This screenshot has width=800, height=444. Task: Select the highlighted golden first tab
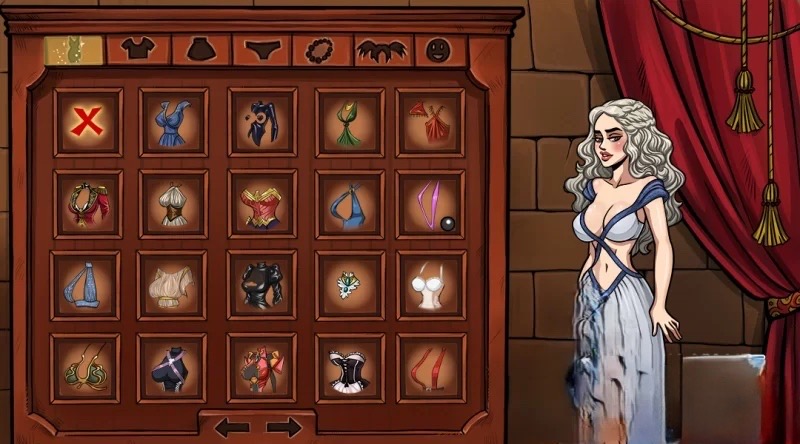(74, 48)
